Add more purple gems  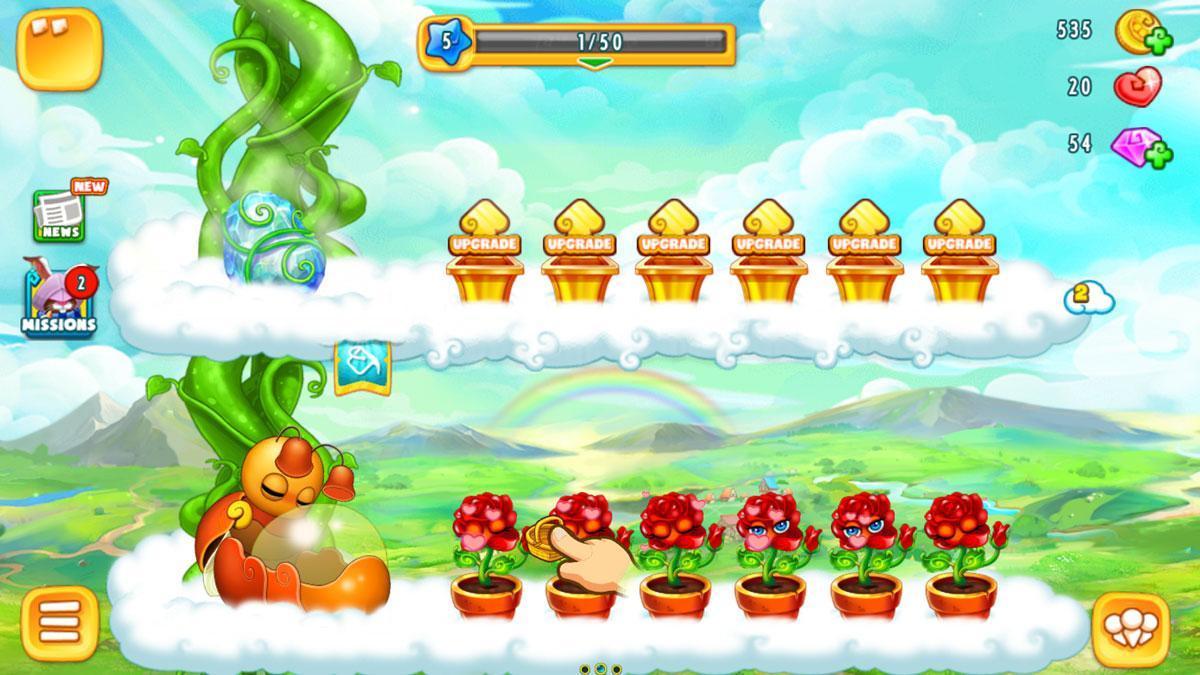[1159, 156]
